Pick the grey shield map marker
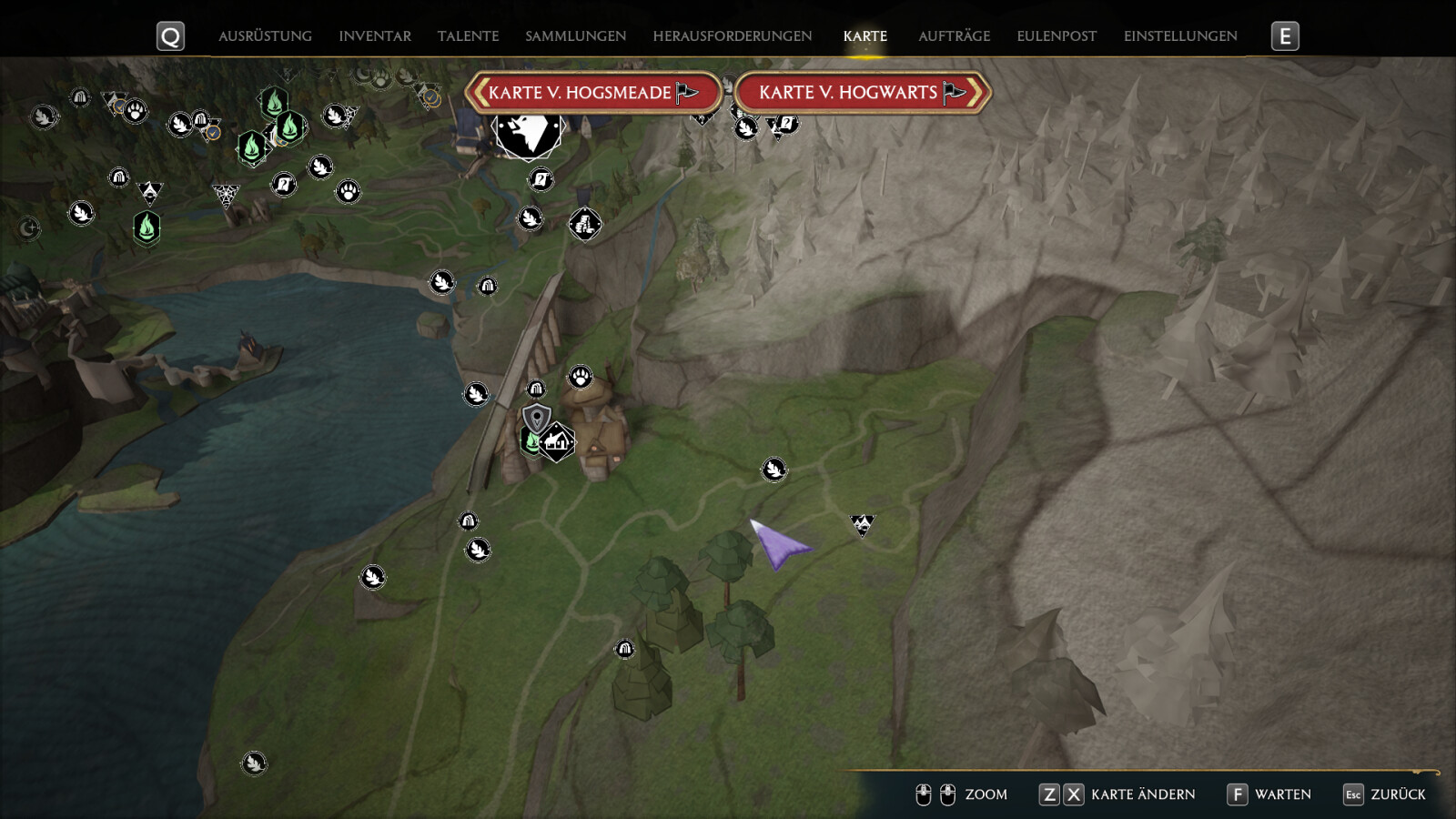 click(x=537, y=419)
